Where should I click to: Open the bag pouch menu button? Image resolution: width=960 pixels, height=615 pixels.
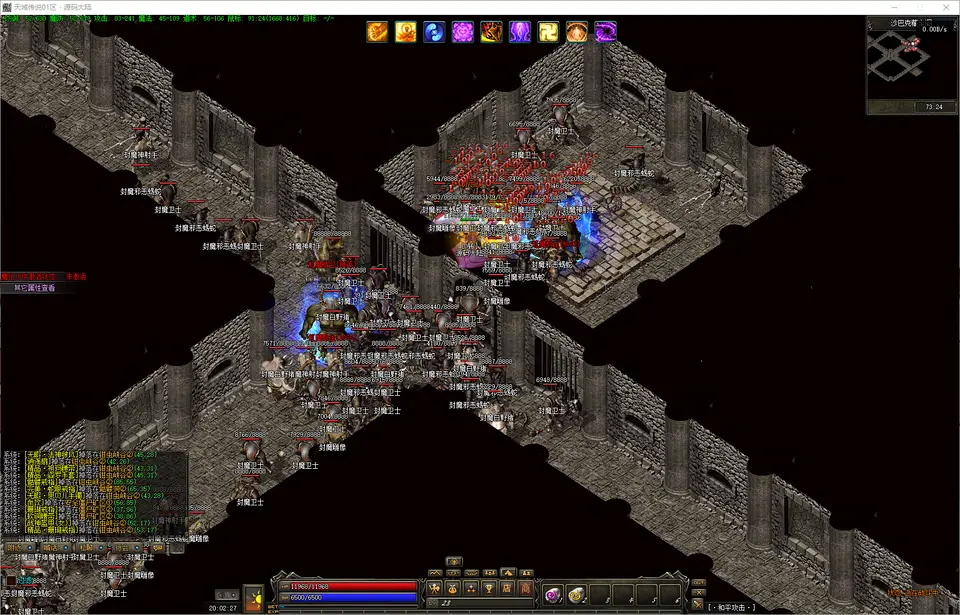click(453, 587)
